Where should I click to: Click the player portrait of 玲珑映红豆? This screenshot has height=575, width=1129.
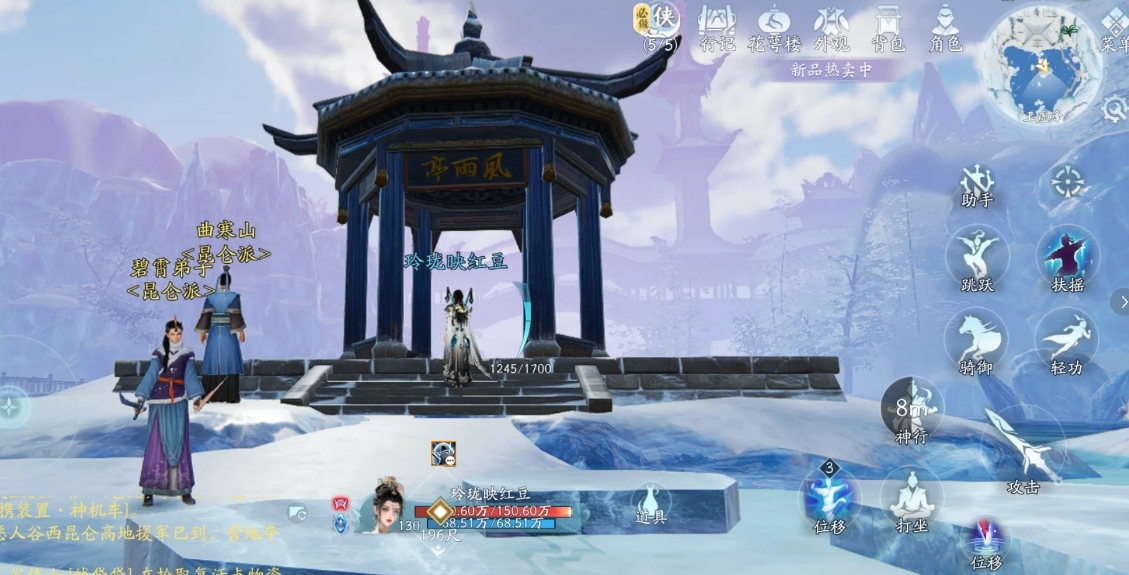[387, 504]
